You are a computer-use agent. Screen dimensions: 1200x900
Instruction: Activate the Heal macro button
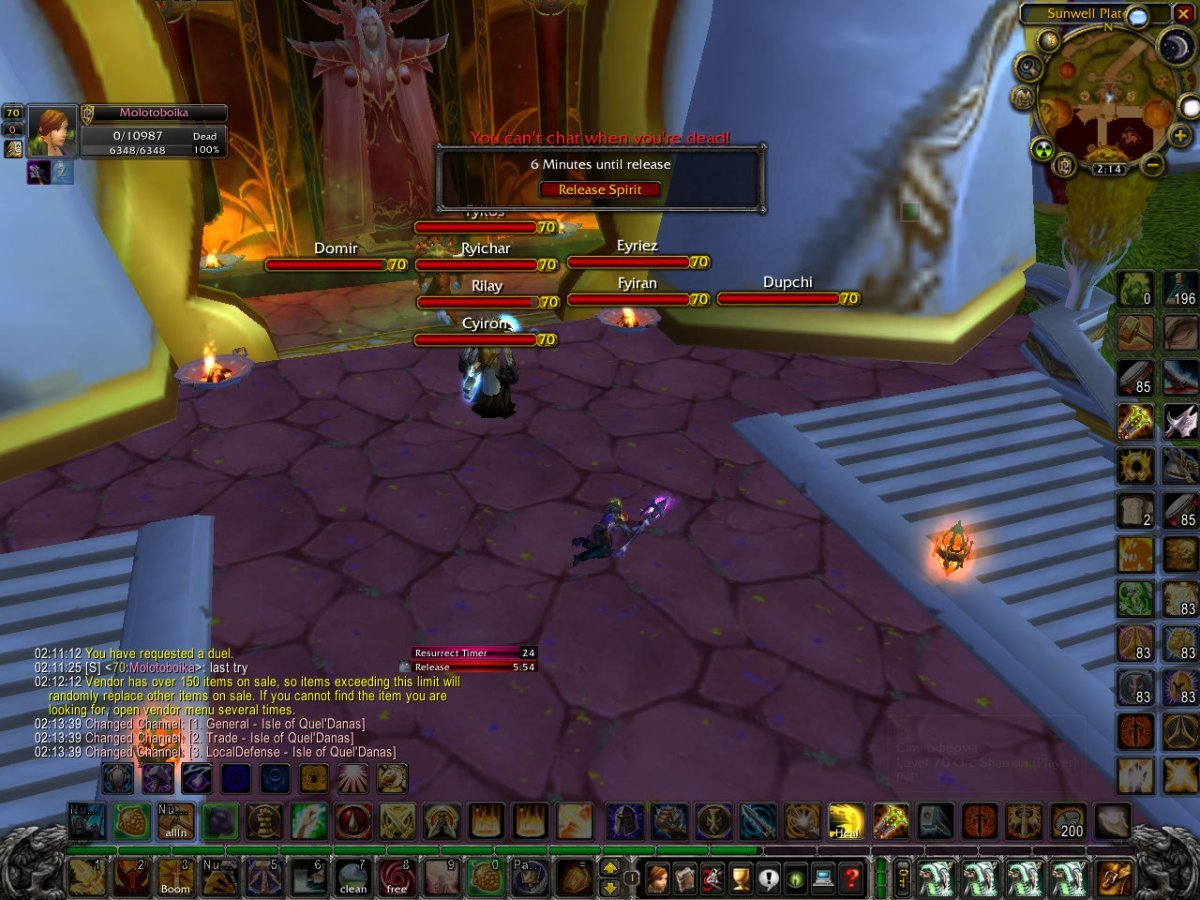coord(847,821)
